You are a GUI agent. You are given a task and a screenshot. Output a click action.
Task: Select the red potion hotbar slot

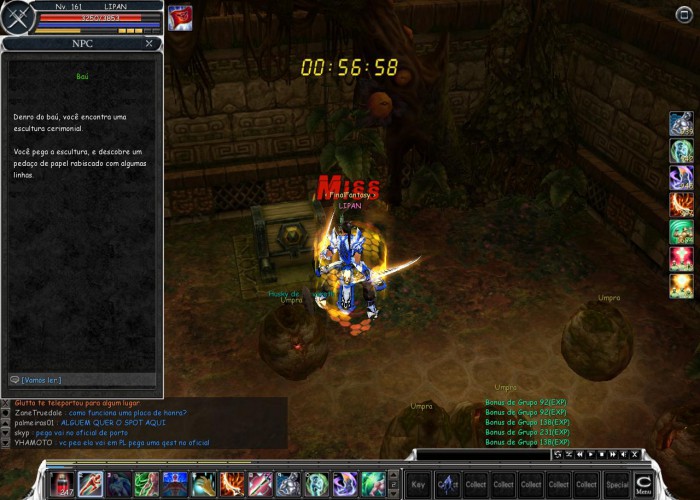[62, 484]
